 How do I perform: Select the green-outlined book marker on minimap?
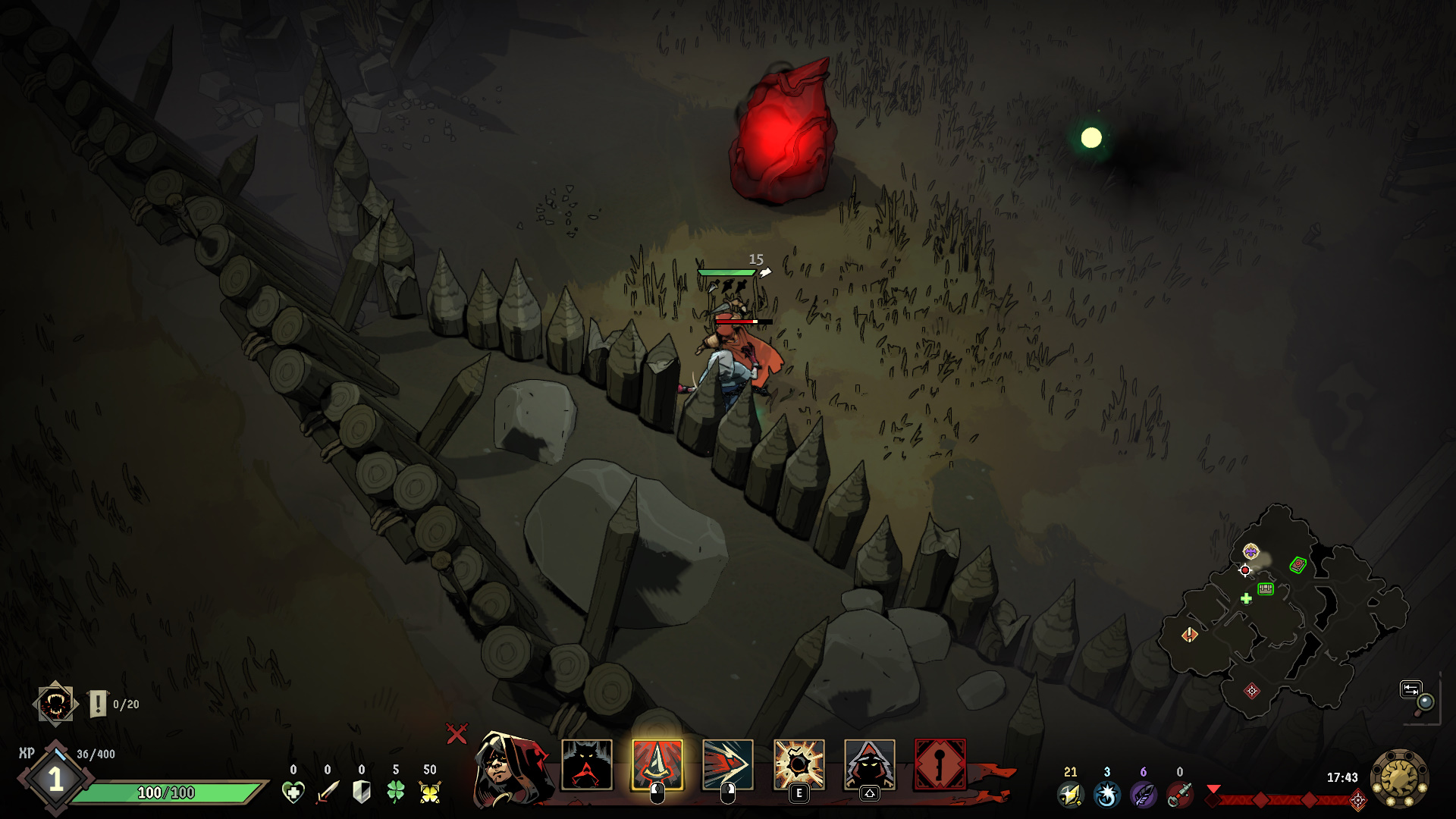pyautogui.click(x=1298, y=565)
